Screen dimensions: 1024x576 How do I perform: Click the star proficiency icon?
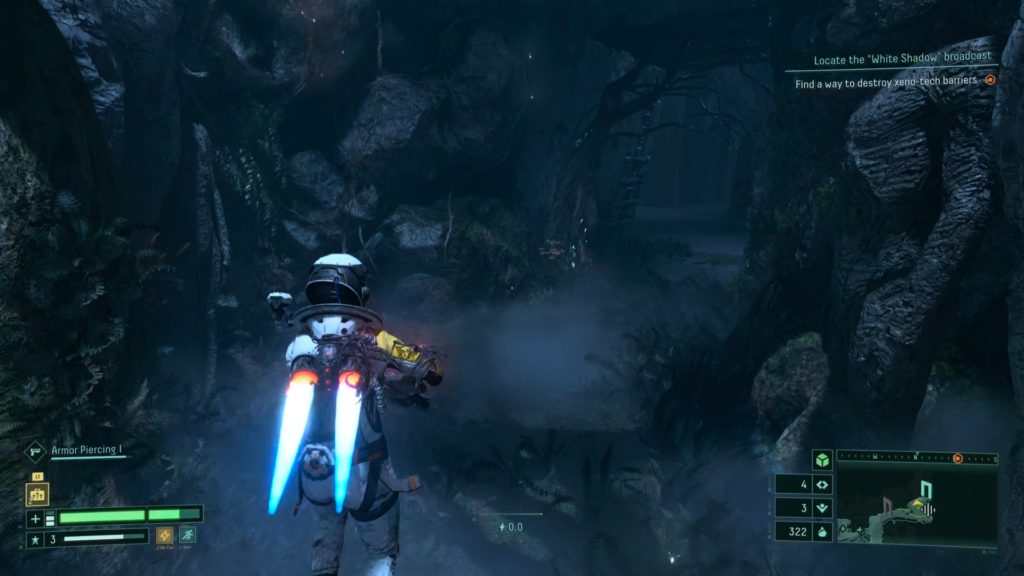point(35,537)
